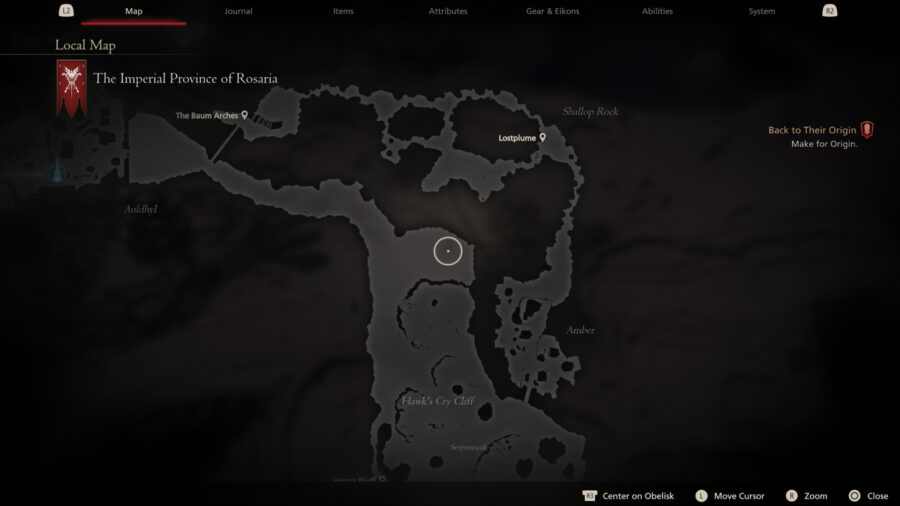
Task: Switch to the Items tab
Action: pos(343,11)
